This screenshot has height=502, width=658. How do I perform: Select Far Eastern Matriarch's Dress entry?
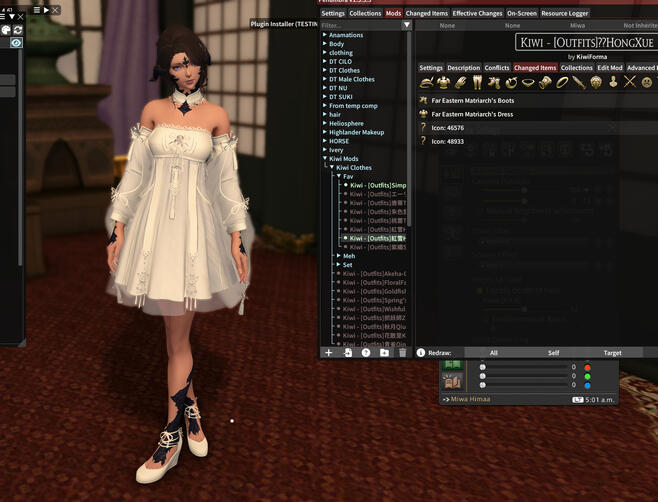pos(473,114)
